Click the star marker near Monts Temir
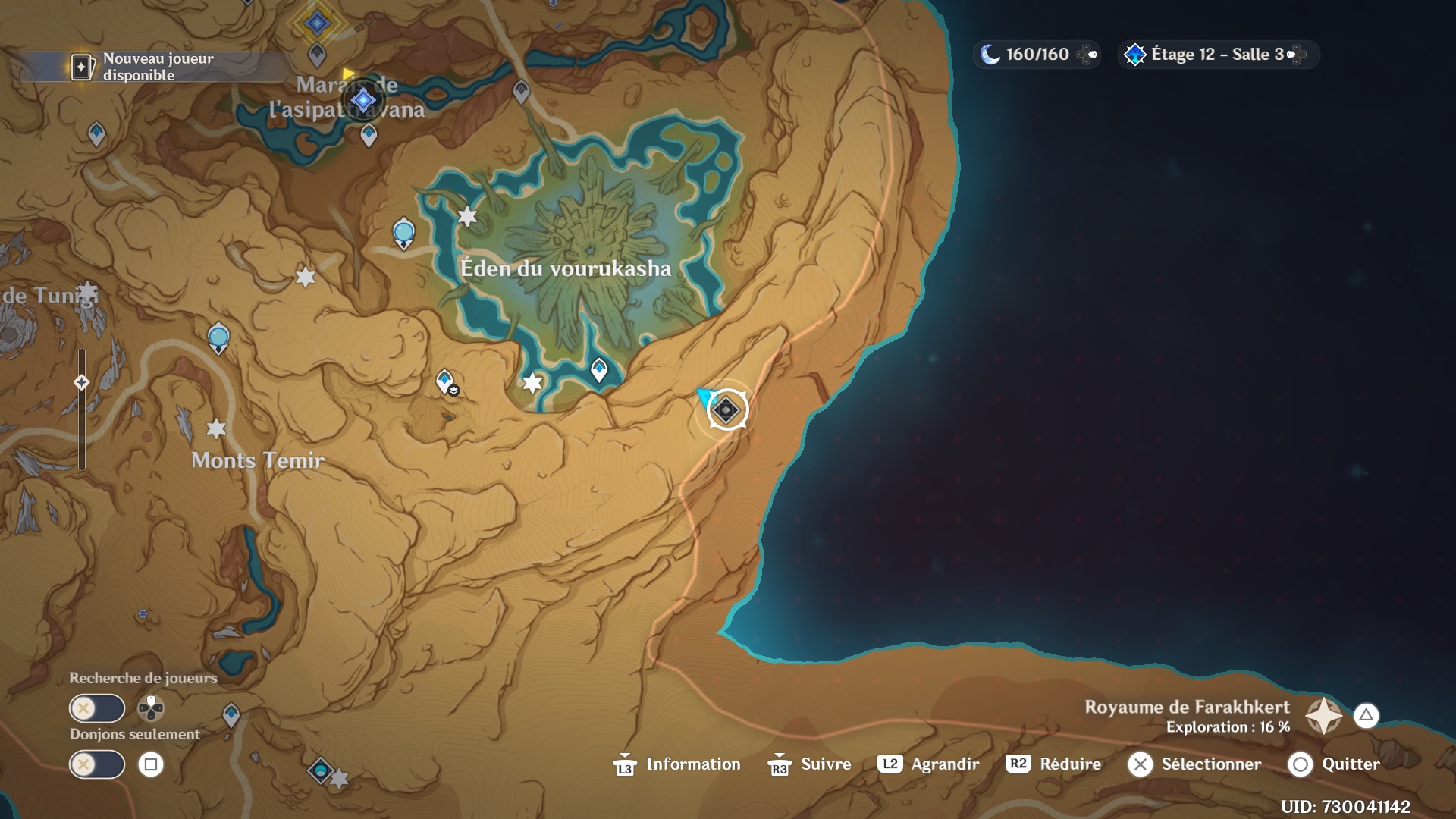The height and width of the screenshot is (819, 1456). [218, 429]
